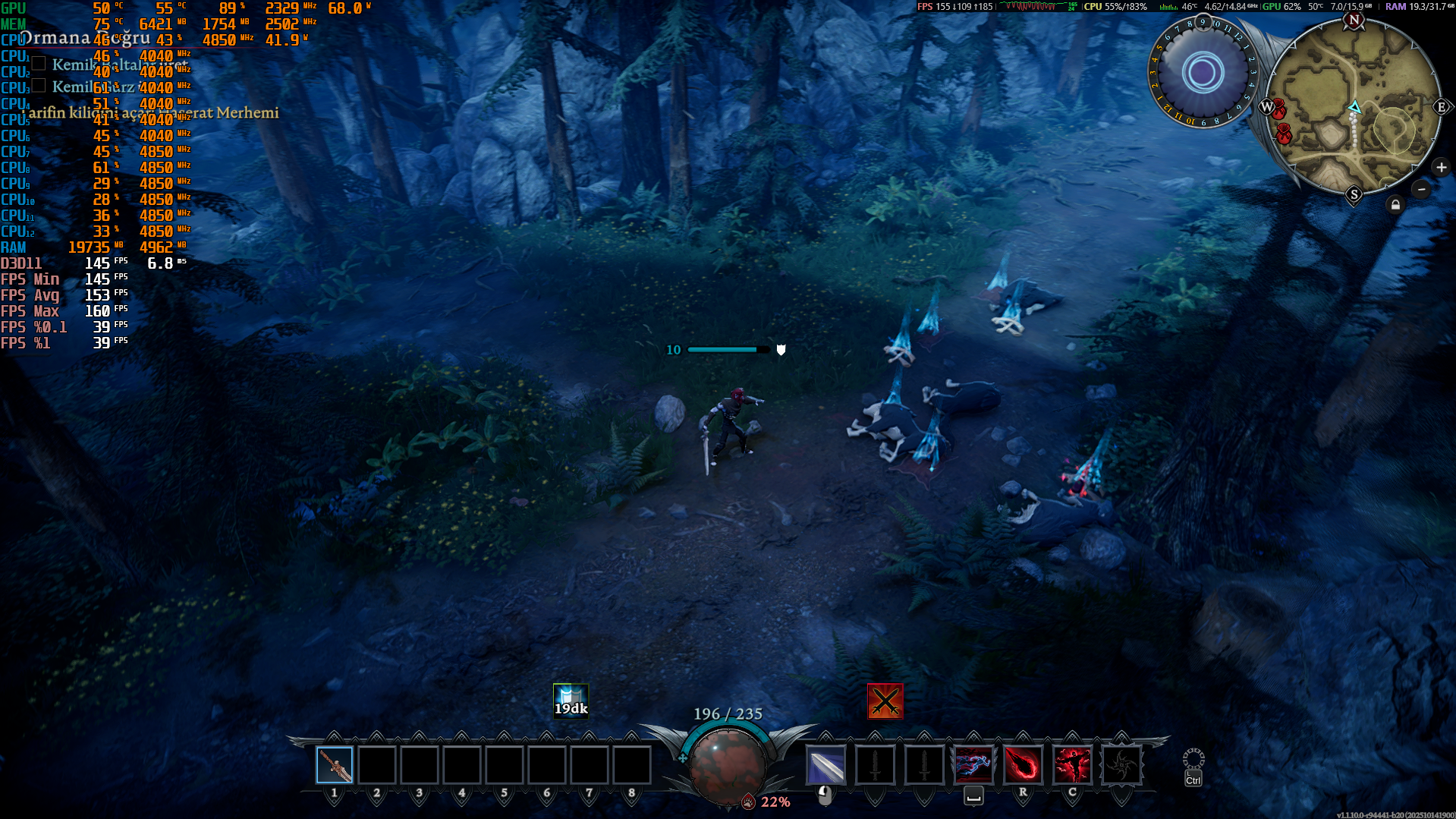Trigger the red figure spell on C
Screen dimensions: 1456x819
(x=1072, y=765)
